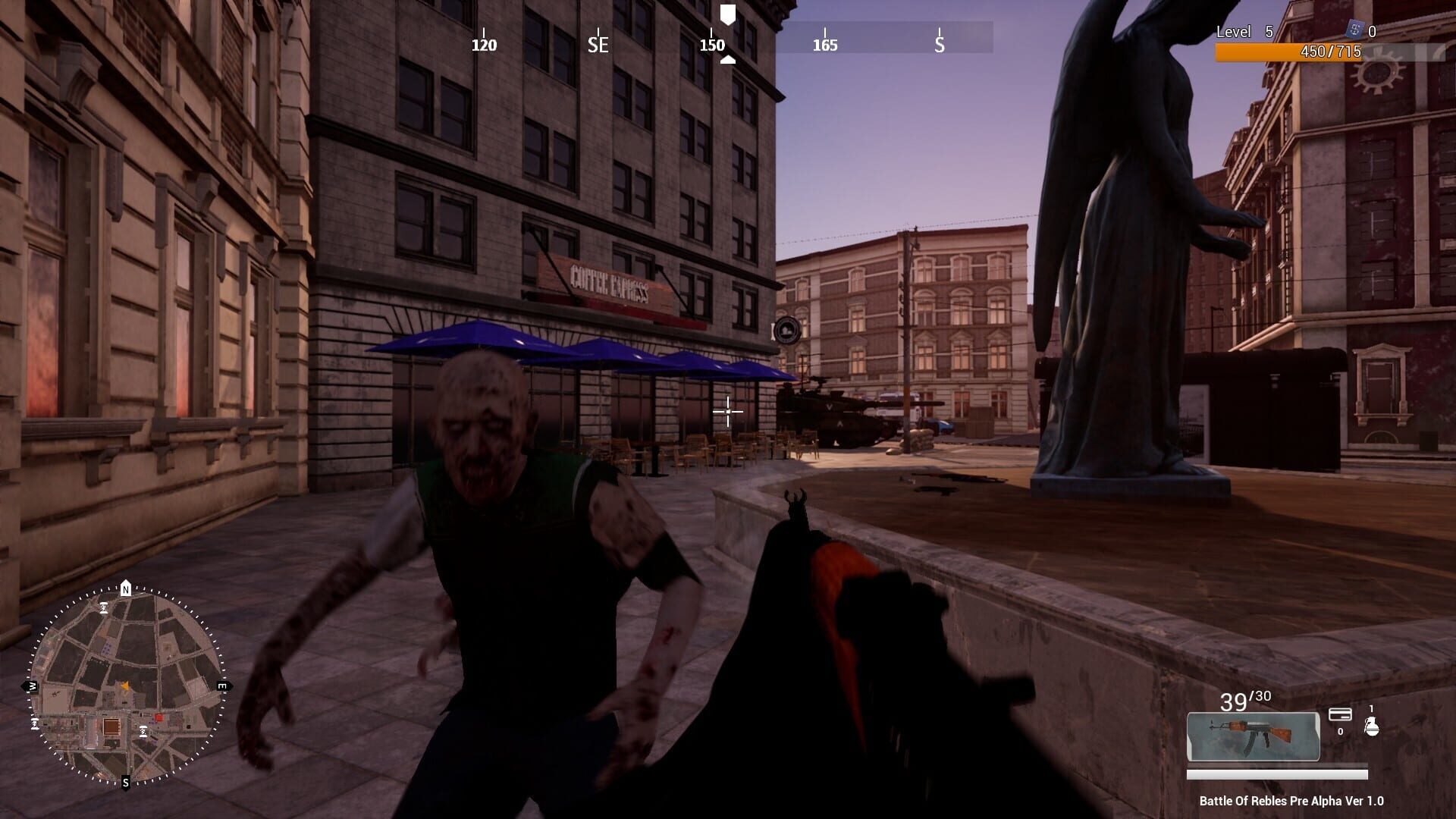Click the E marker on the minimap edge
The height and width of the screenshot is (819, 1456).
pos(221,686)
